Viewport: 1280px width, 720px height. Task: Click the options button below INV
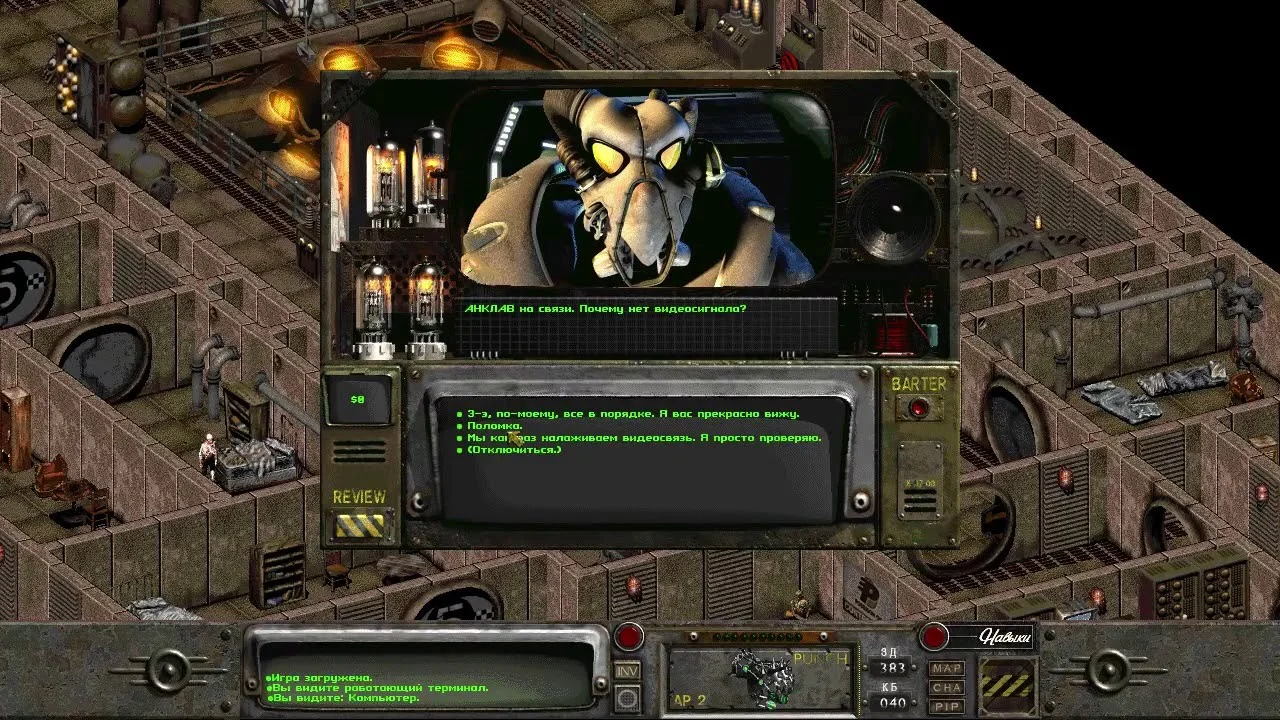click(x=627, y=698)
